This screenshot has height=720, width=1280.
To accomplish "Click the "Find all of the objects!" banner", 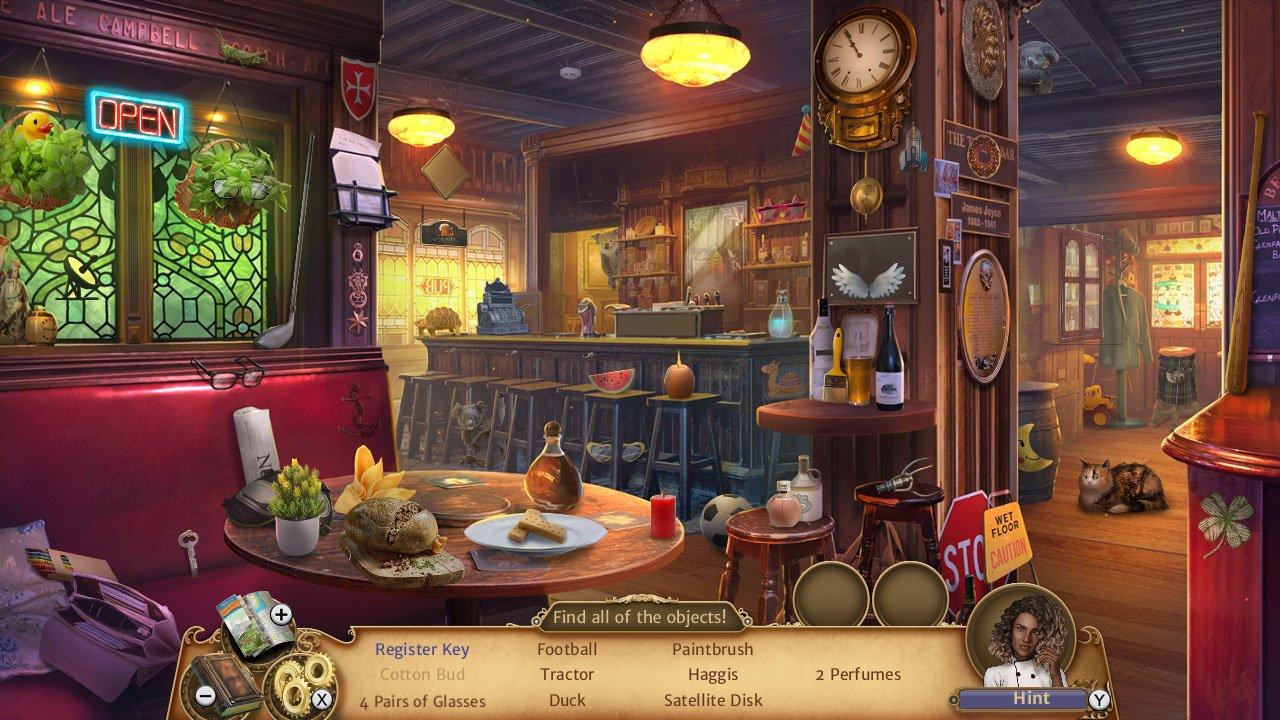I will point(640,618).
